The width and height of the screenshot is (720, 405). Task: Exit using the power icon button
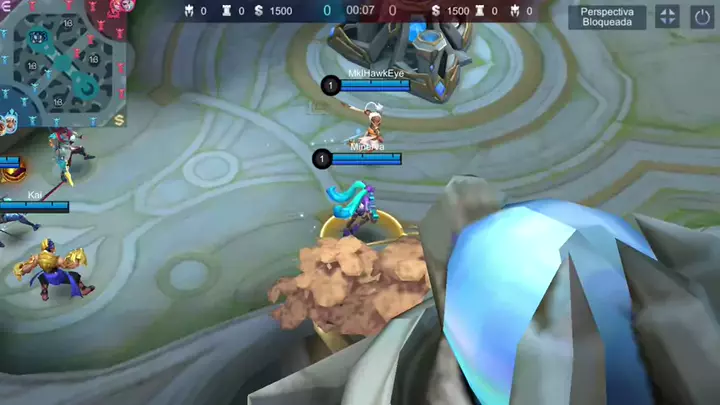[x=702, y=16]
